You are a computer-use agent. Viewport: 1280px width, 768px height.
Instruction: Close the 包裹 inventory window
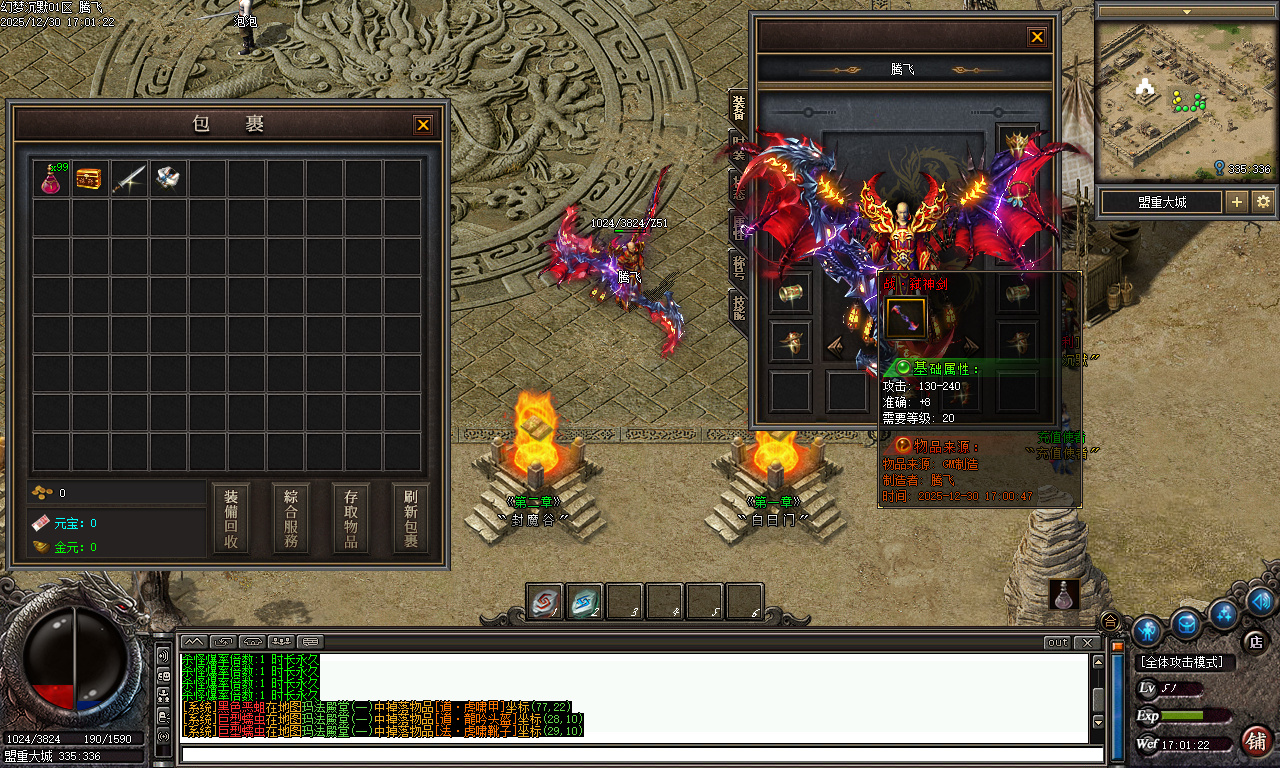click(423, 125)
